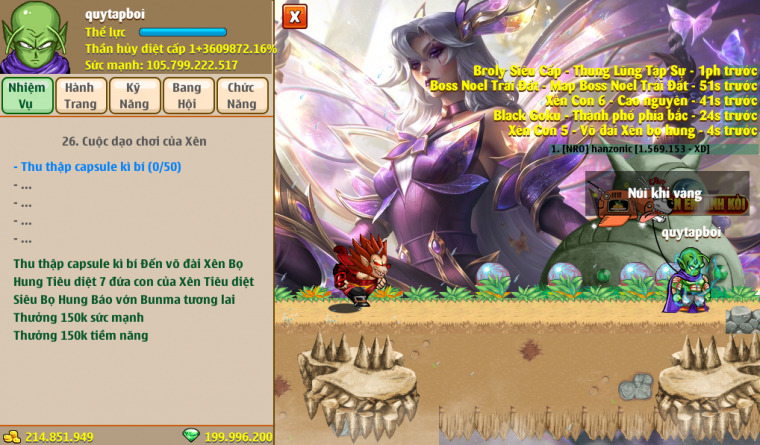Select the Kỹ Năng tab
The width and height of the screenshot is (760, 445).
coord(135,95)
